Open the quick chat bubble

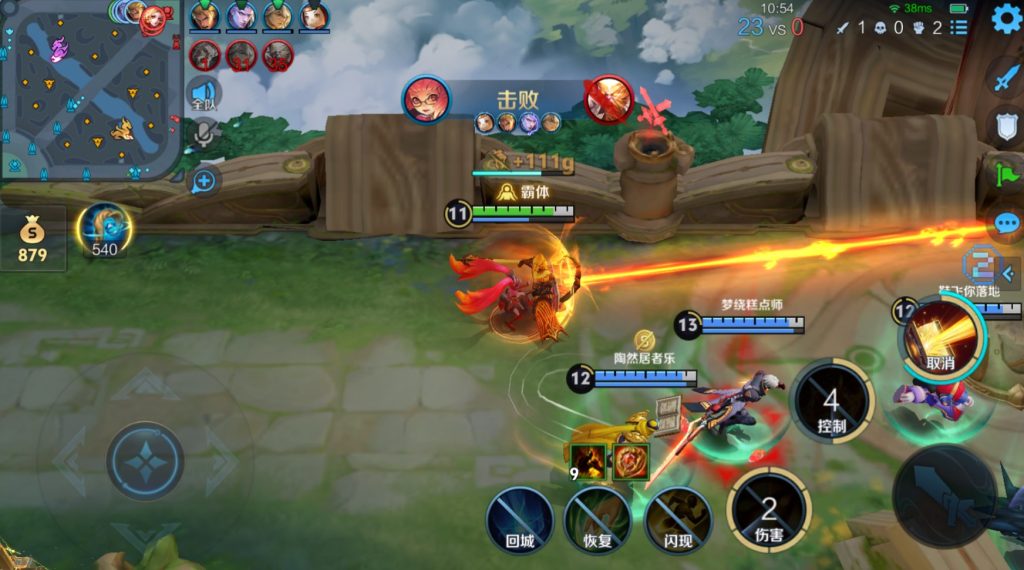(x=1007, y=224)
